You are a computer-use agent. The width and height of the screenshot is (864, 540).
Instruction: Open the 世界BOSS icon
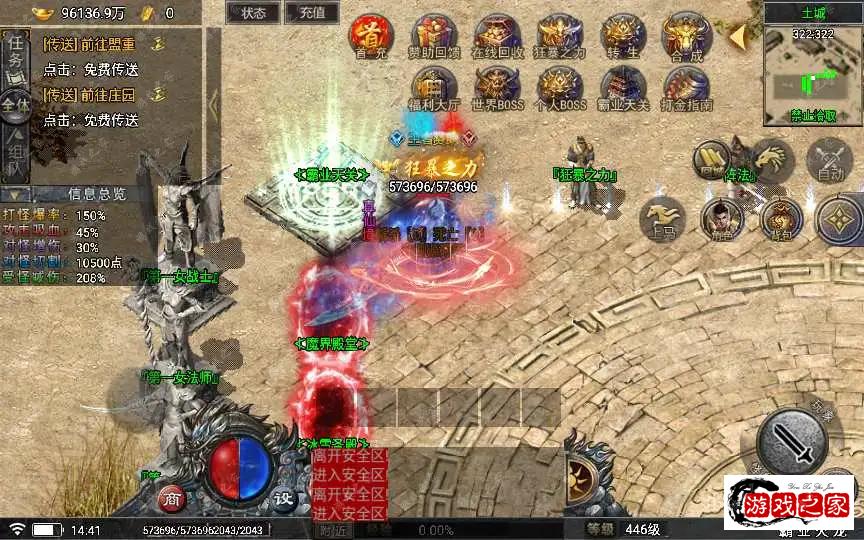click(497, 87)
